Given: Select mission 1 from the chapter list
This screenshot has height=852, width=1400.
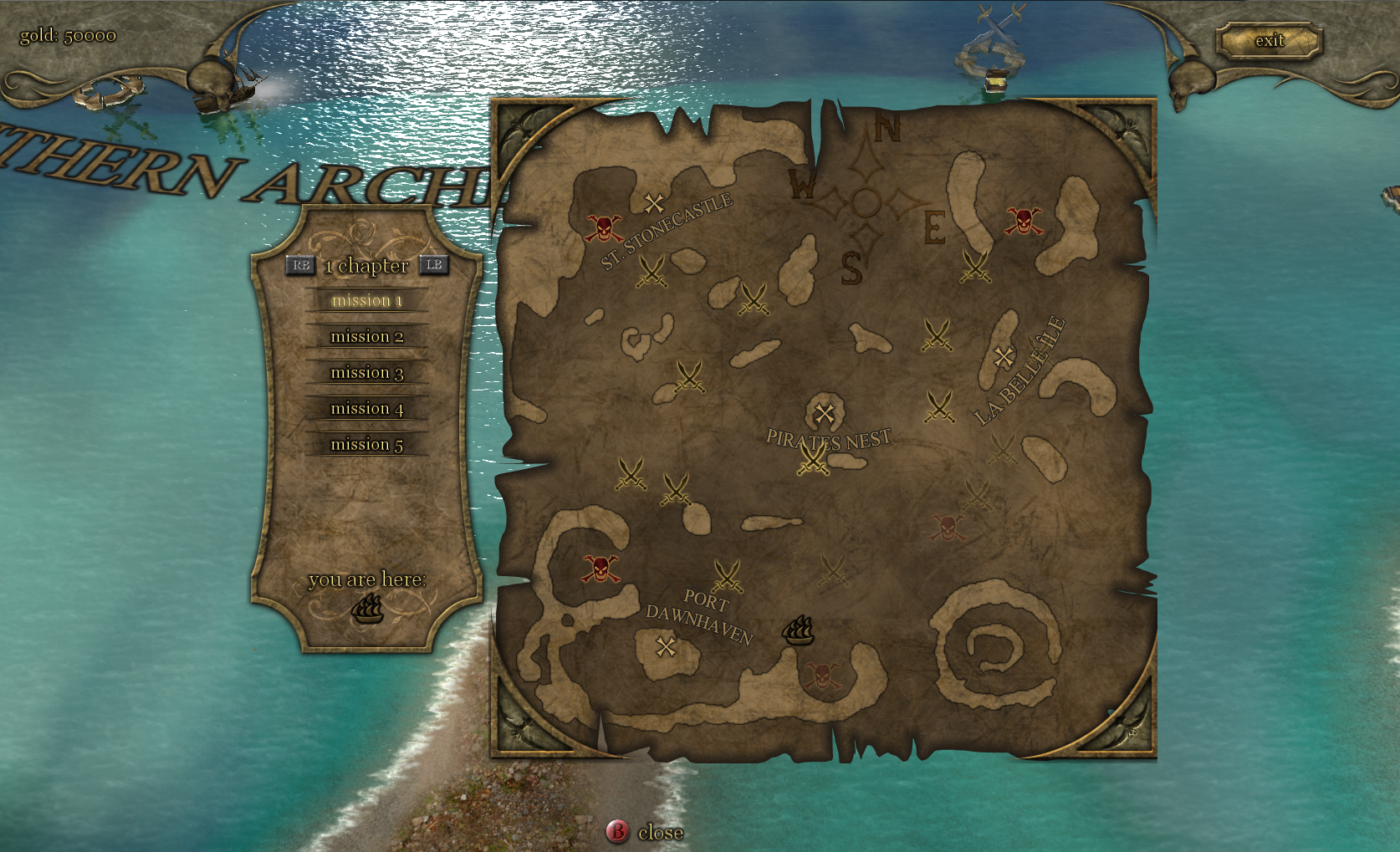Looking at the screenshot, I should pyautogui.click(x=367, y=300).
